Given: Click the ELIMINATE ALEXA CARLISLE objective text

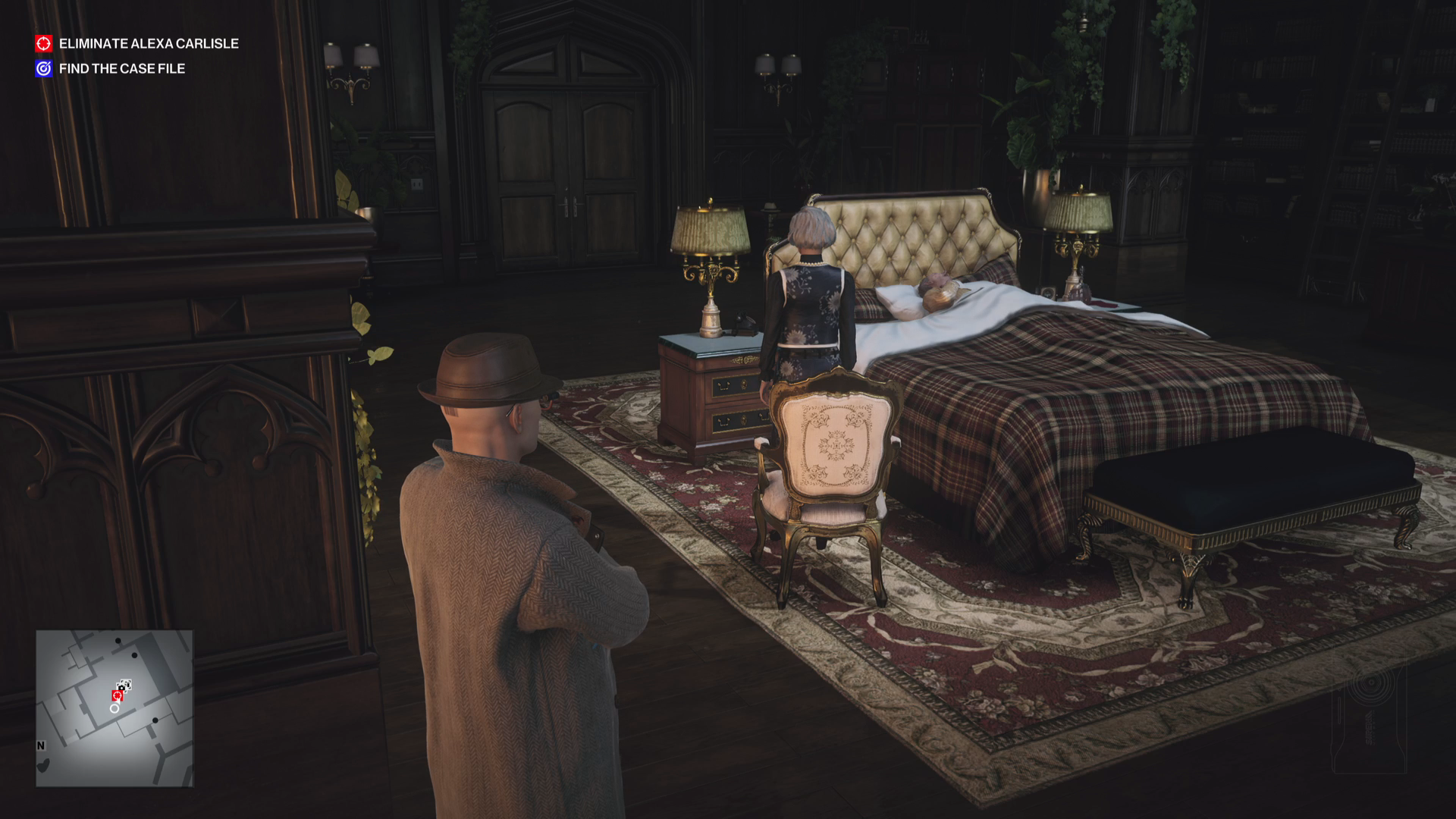Looking at the screenshot, I should point(149,44).
